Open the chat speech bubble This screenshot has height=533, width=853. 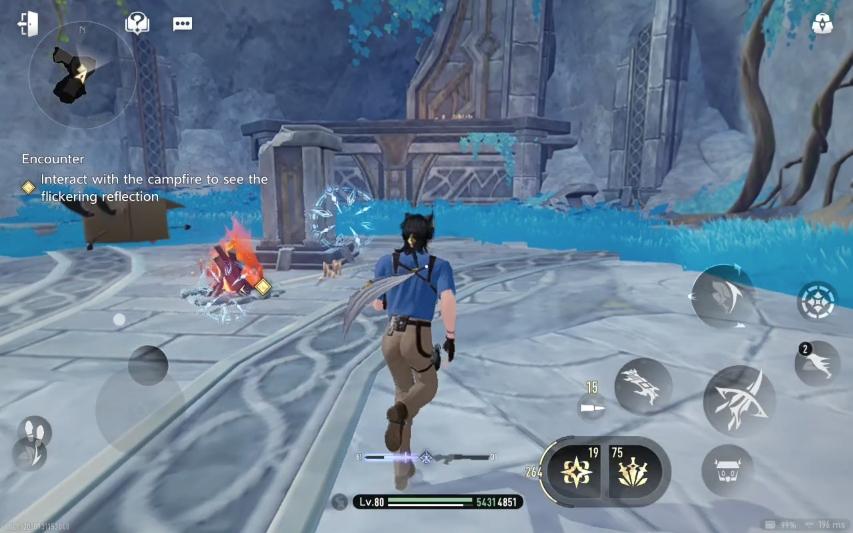(182, 24)
